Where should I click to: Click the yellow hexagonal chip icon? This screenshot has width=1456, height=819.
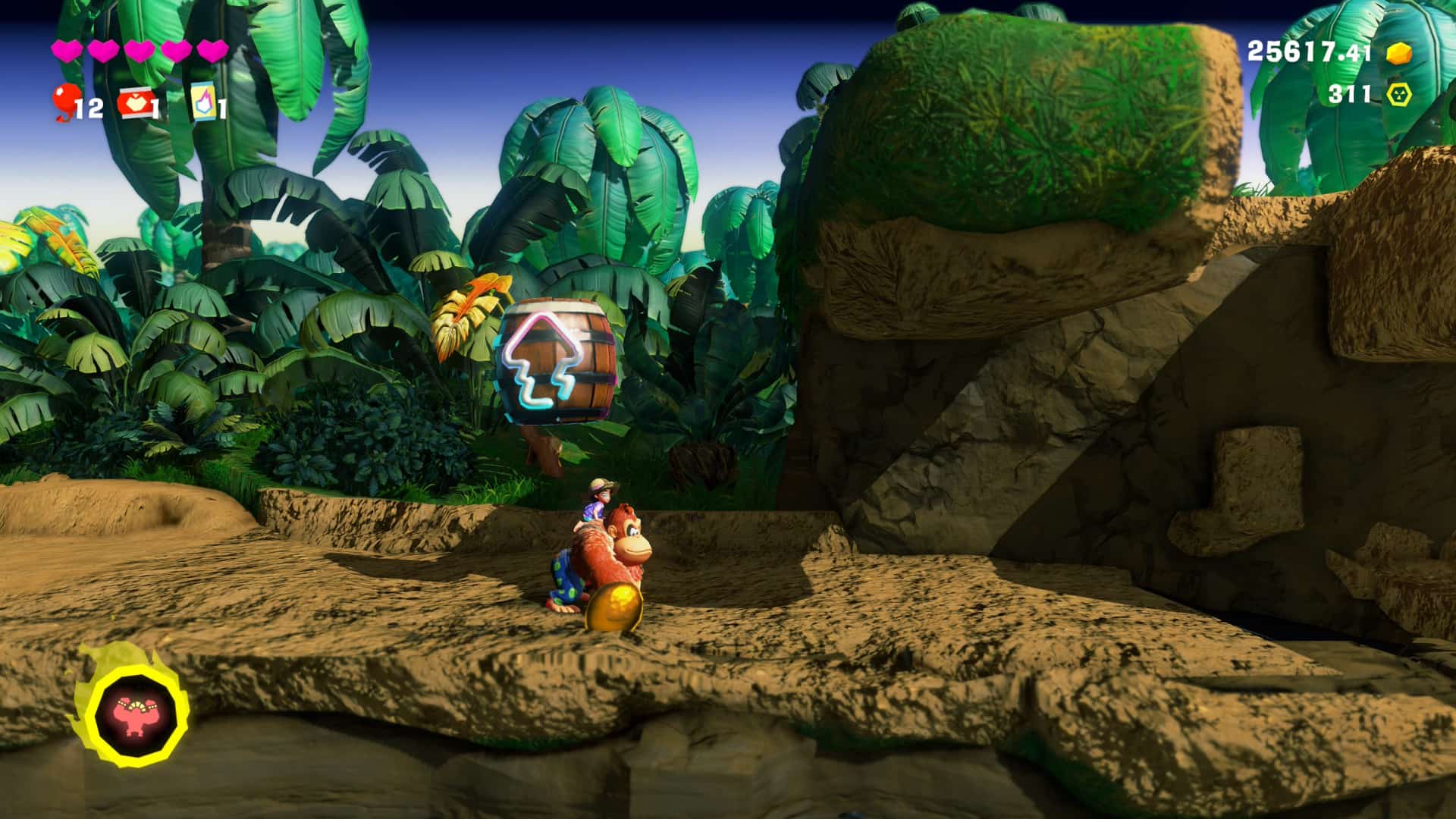click(1398, 94)
